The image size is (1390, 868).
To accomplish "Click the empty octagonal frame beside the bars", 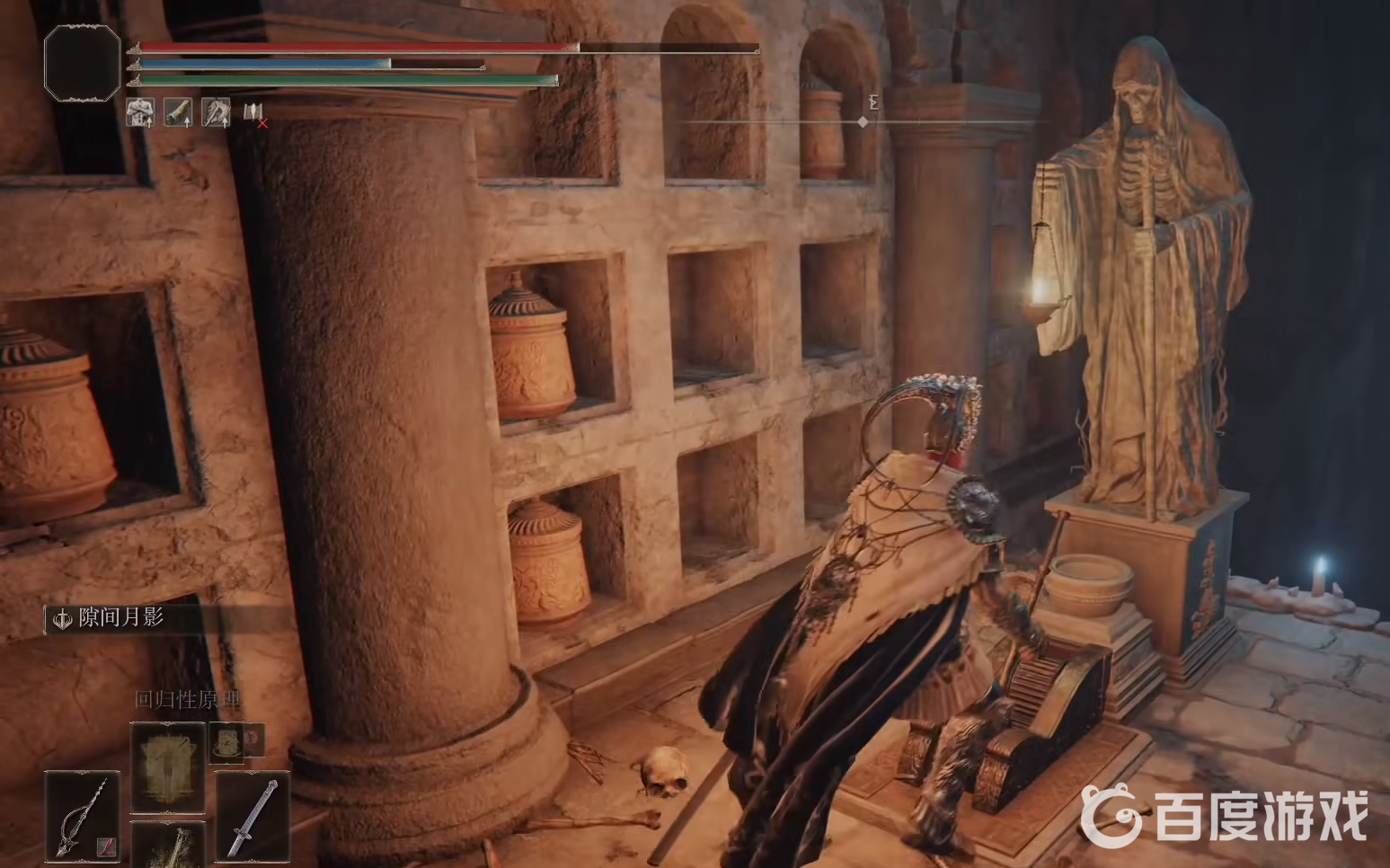I will tap(82, 62).
